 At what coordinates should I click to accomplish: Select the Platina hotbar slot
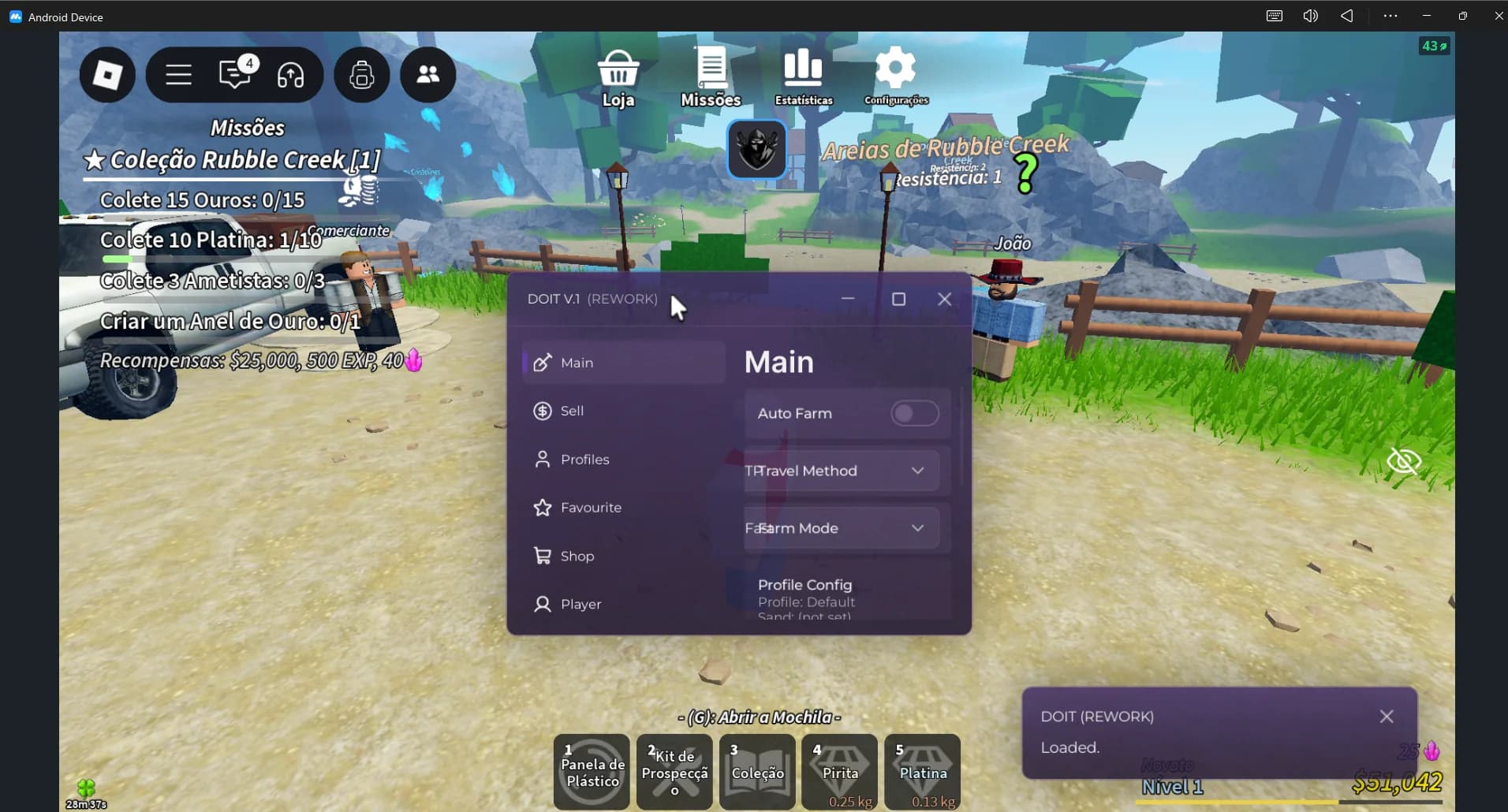click(923, 772)
